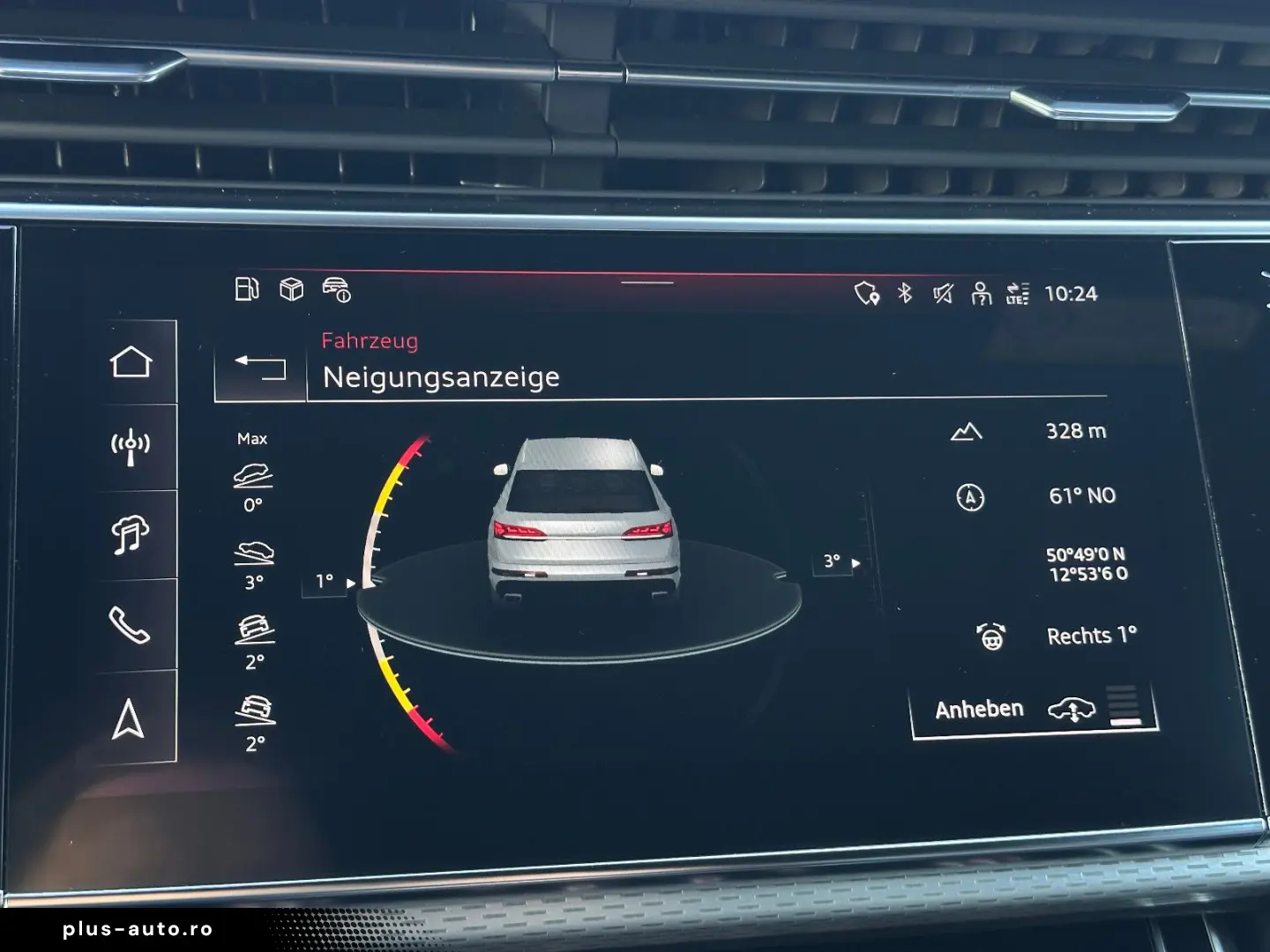Open the Neigungsanzeige title header
This screenshot has width=1270, height=952.
point(441,376)
